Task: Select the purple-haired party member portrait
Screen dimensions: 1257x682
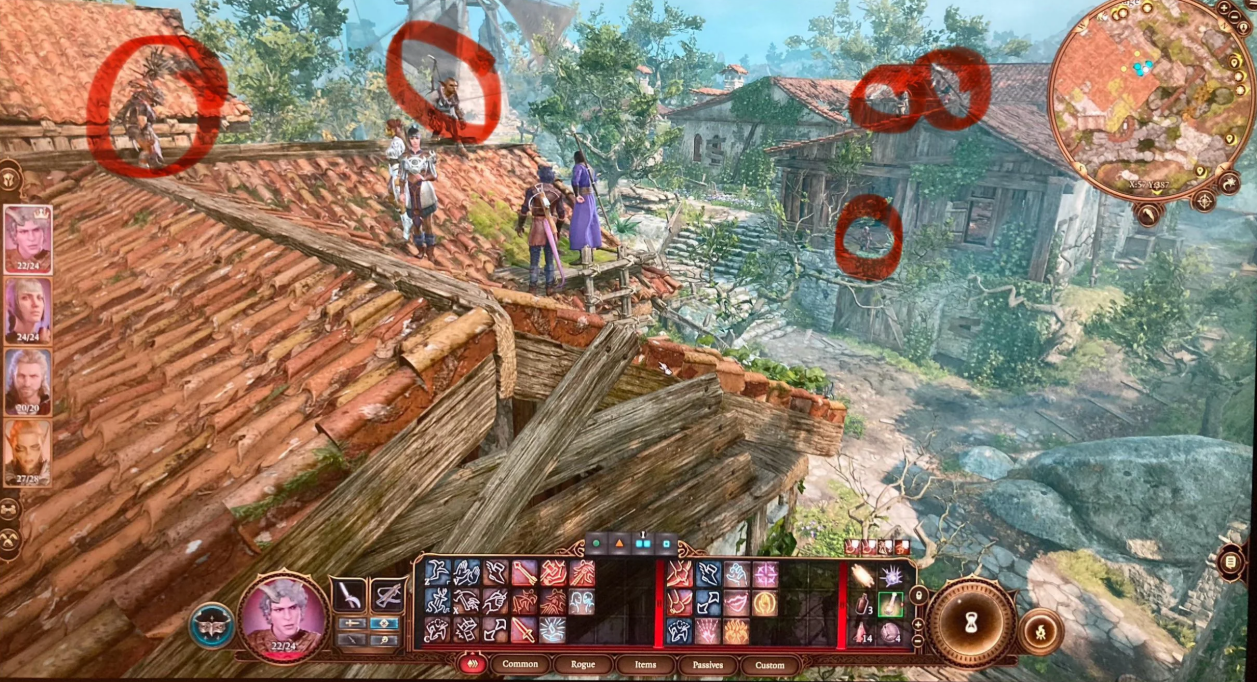Action: pos(28,309)
